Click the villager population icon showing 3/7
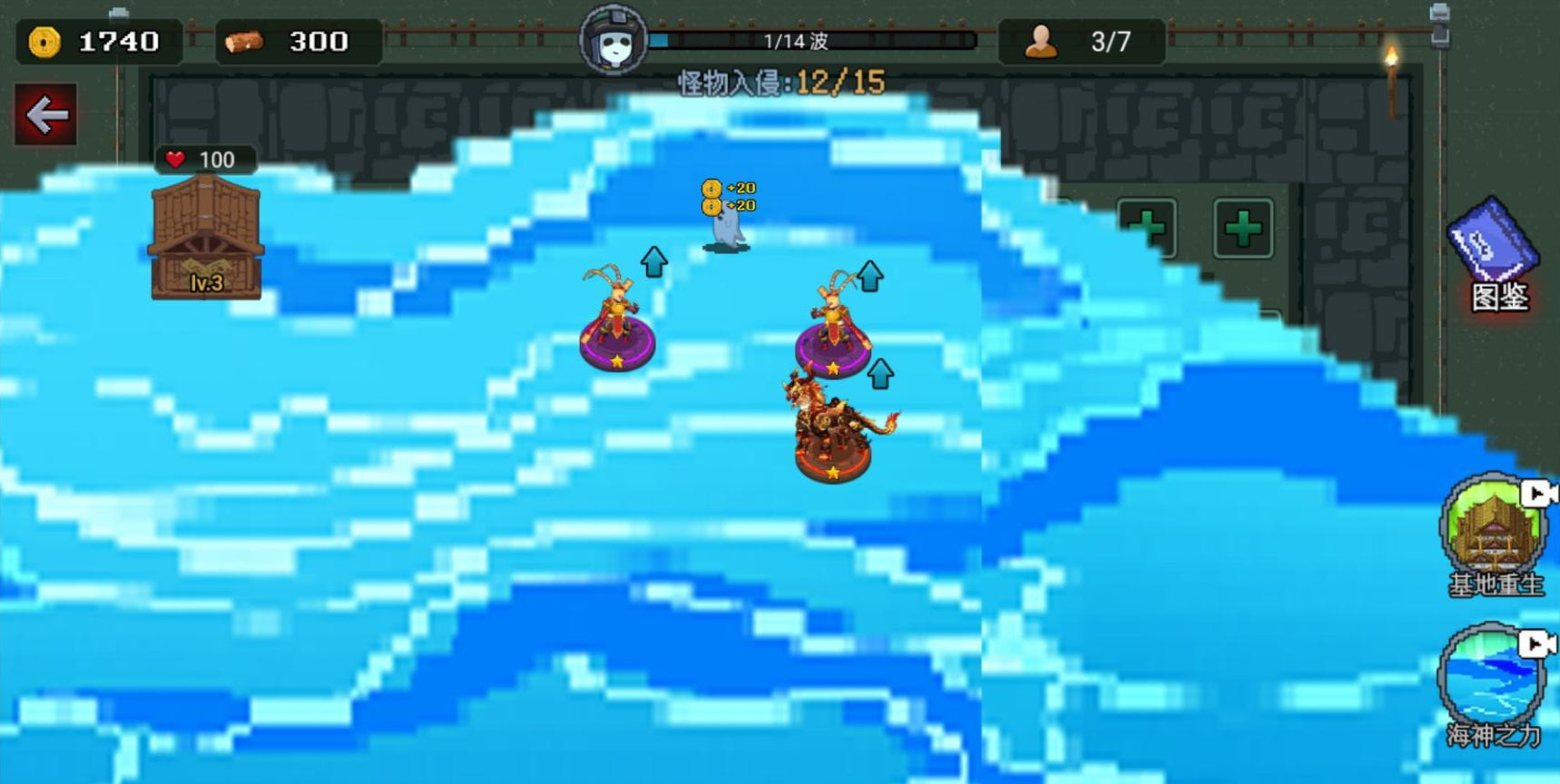1560x784 pixels. pos(1042,40)
